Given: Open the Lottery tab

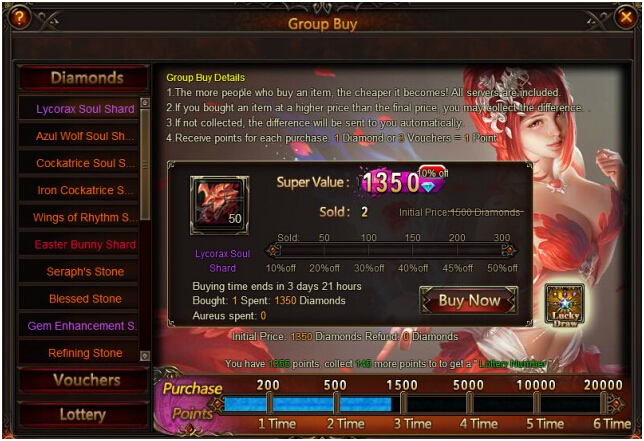Looking at the screenshot, I should 85,413.
